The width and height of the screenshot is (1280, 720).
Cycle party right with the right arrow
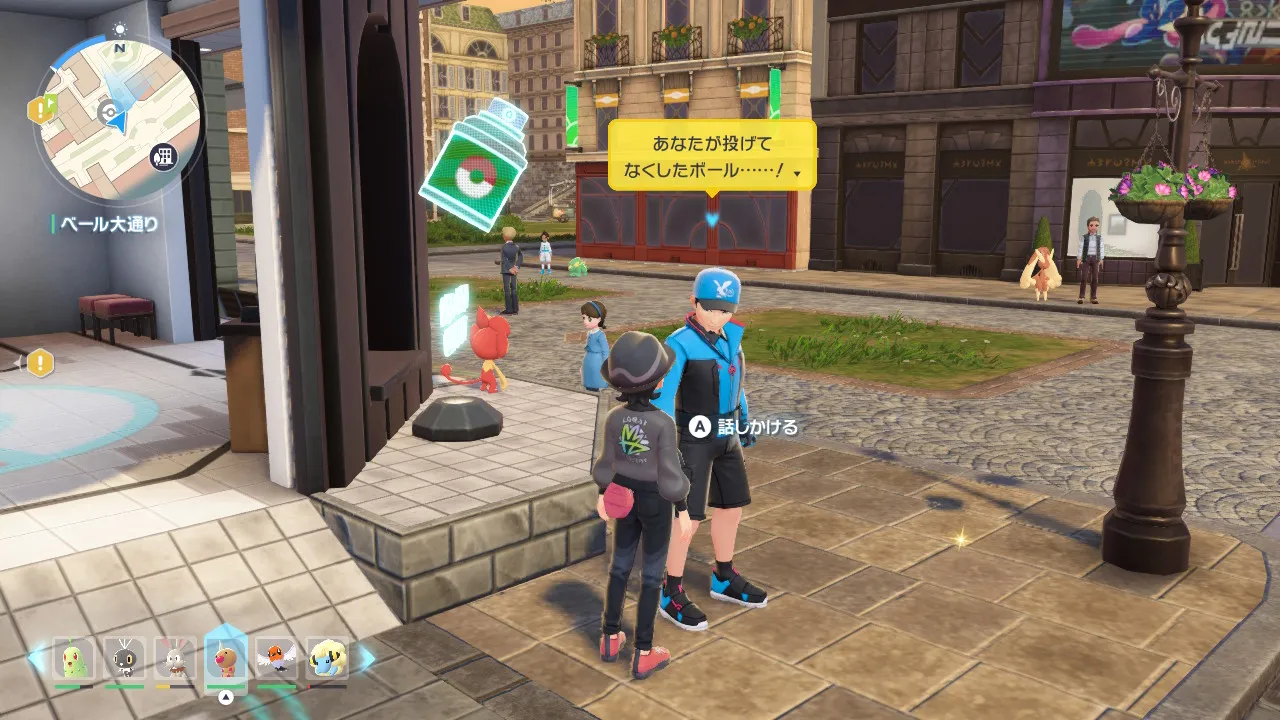(366, 657)
